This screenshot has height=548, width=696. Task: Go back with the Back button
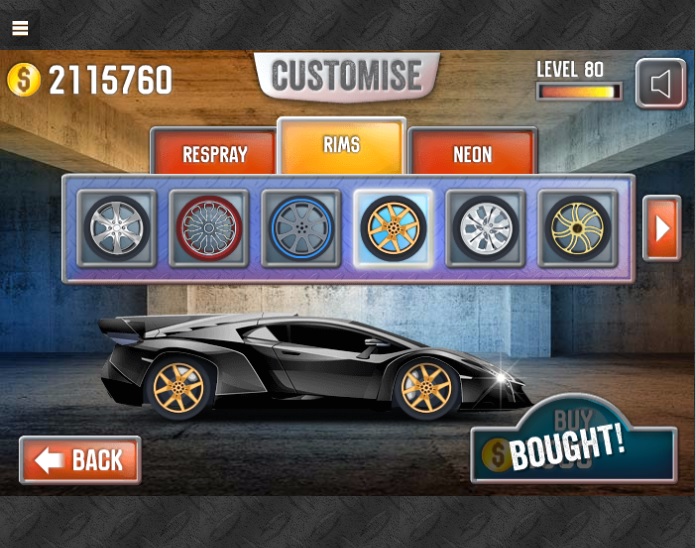[80, 460]
